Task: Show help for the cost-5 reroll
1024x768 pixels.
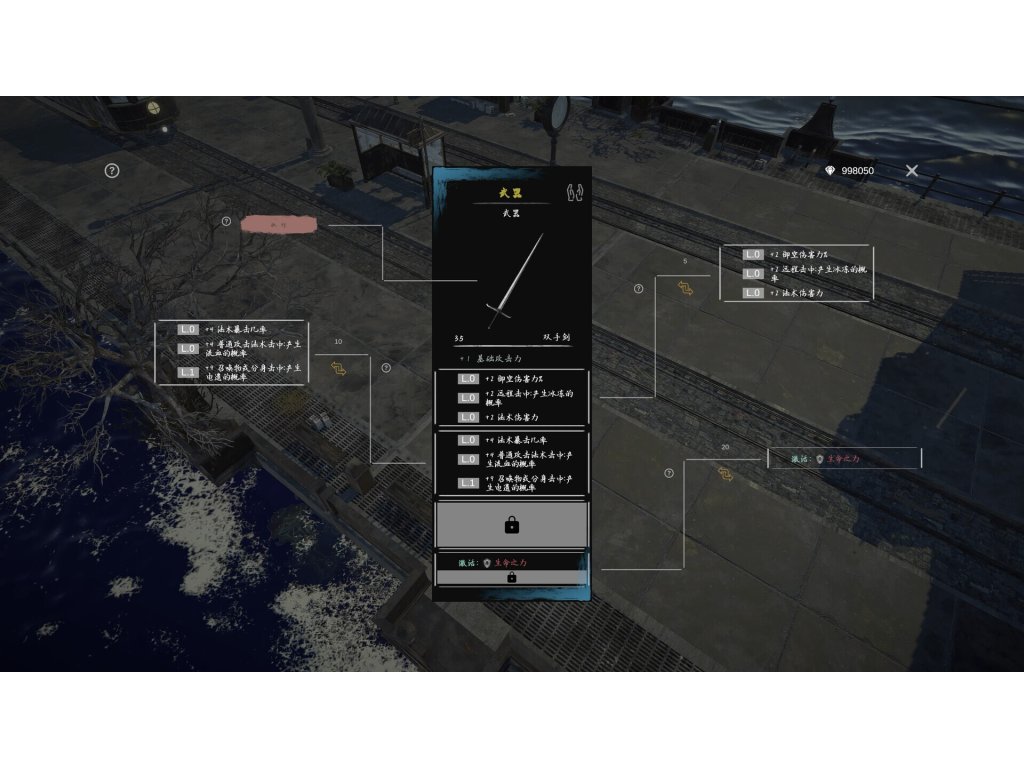Action: pyautogui.click(x=639, y=289)
